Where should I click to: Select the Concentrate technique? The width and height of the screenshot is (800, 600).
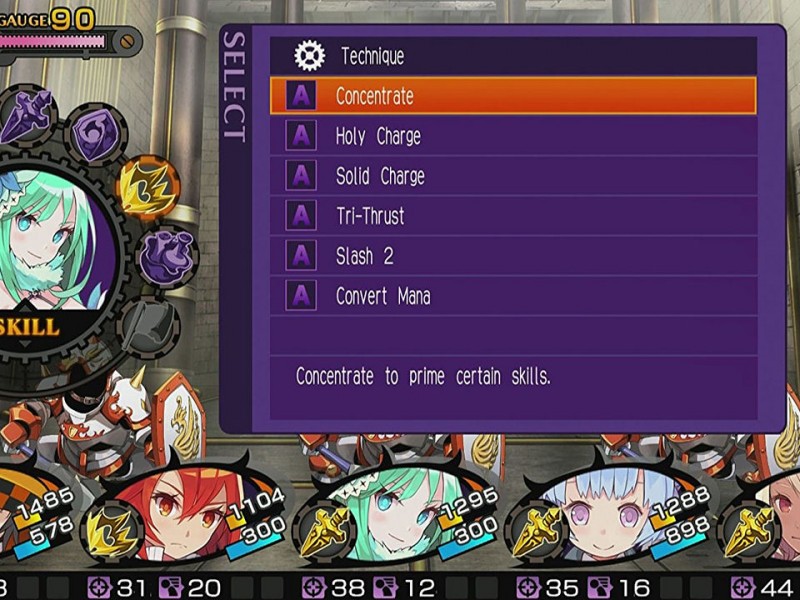pyautogui.click(x=512, y=96)
